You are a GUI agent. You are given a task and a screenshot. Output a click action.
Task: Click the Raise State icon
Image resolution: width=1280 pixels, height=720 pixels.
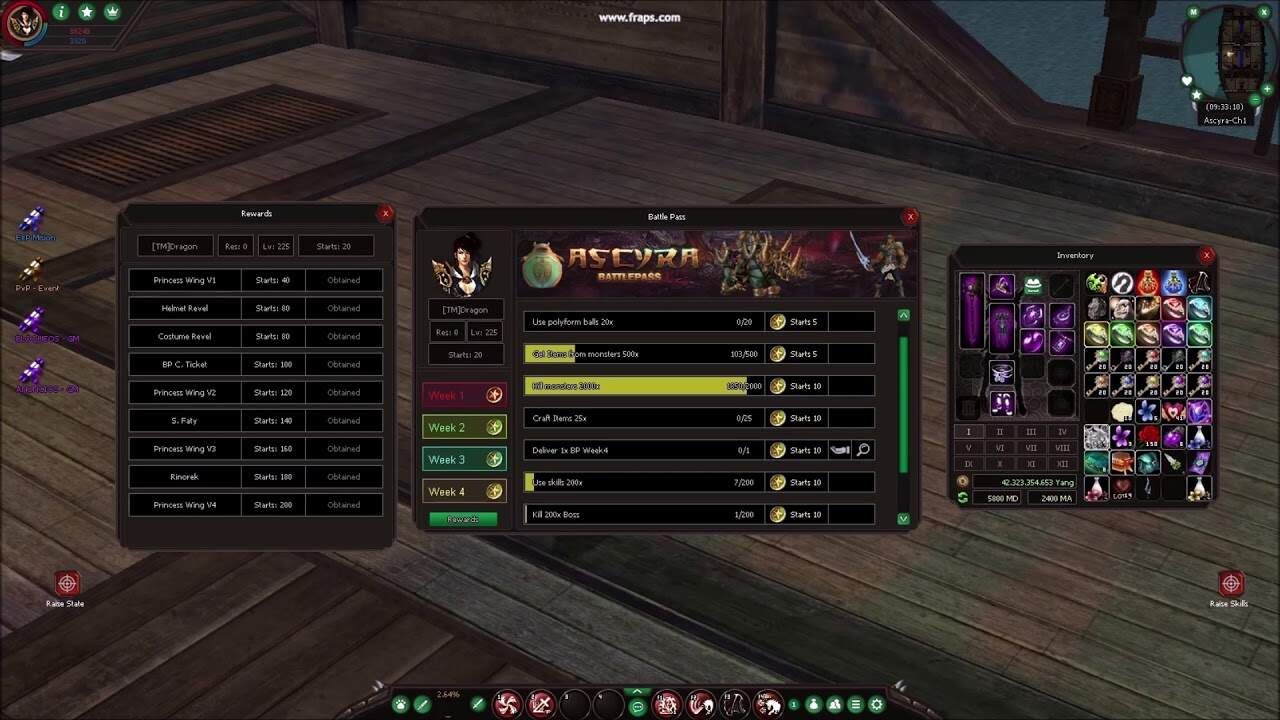tap(67, 584)
